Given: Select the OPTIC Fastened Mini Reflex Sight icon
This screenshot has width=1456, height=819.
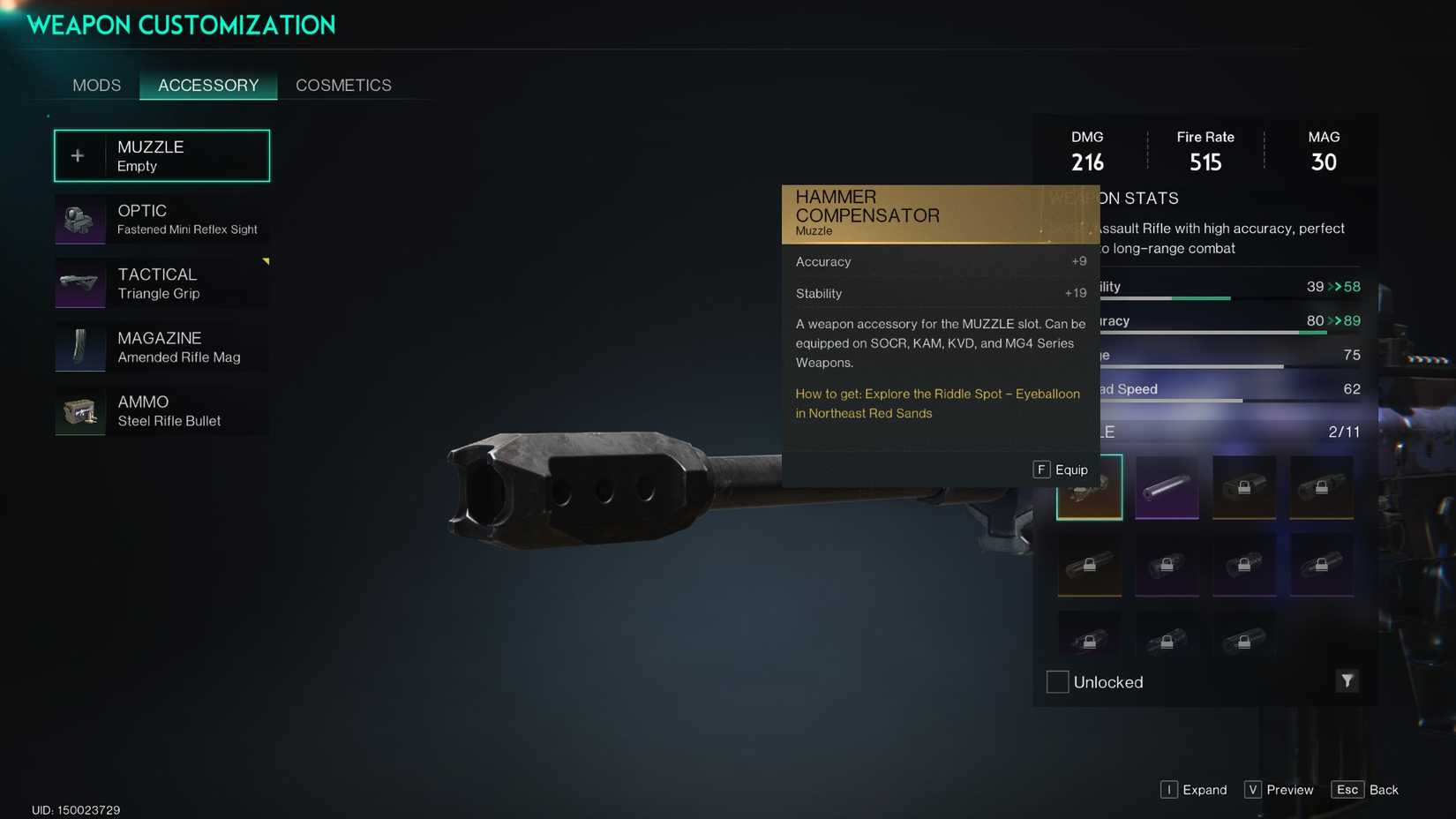Looking at the screenshot, I should pos(79,220).
